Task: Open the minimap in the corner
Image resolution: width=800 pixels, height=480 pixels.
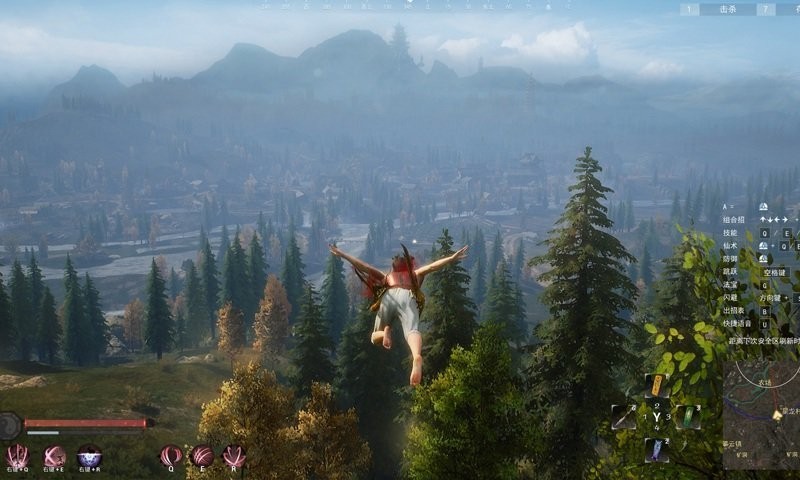Action: (x=761, y=418)
